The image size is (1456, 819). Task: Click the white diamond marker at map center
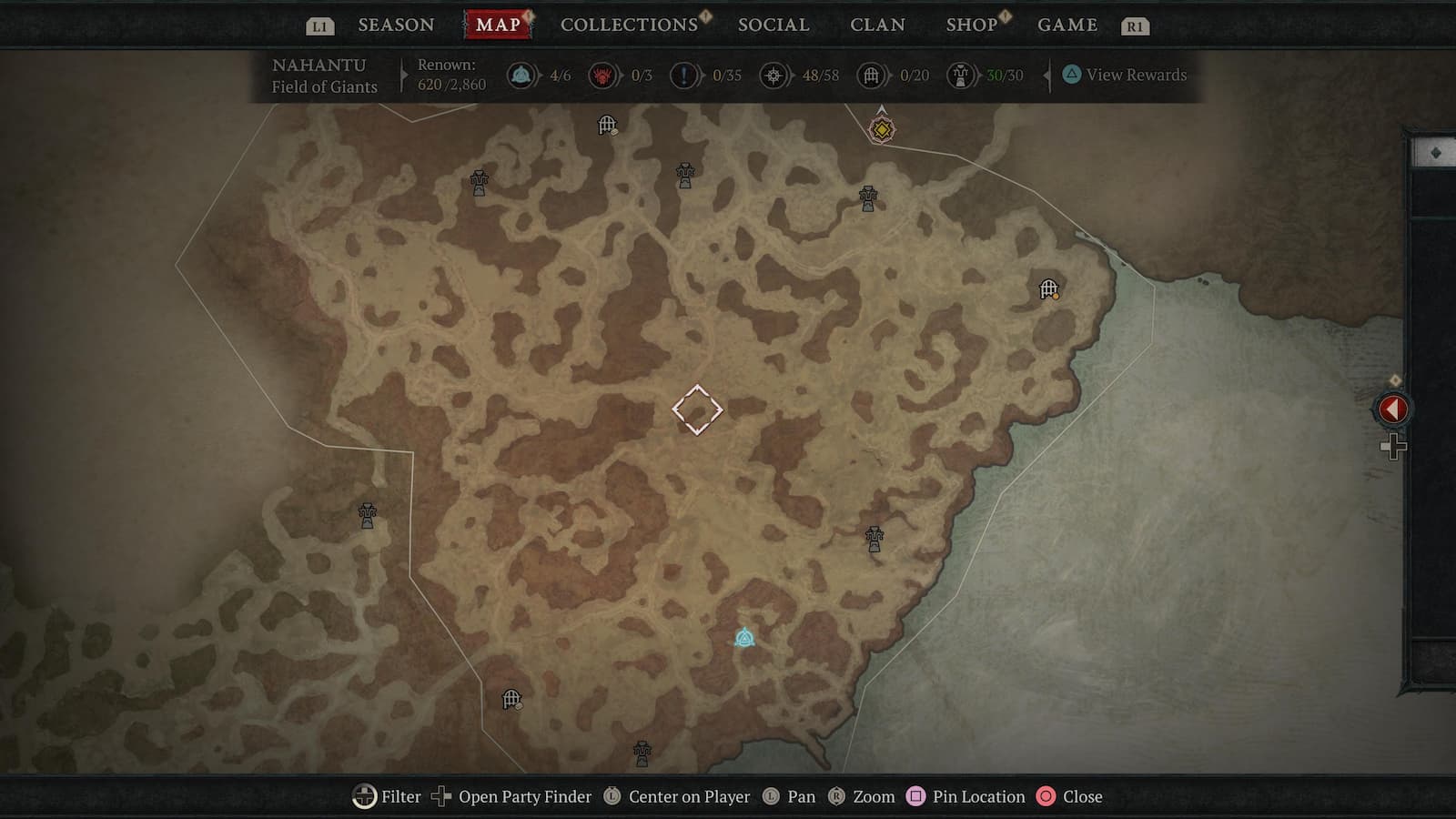(697, 411)
